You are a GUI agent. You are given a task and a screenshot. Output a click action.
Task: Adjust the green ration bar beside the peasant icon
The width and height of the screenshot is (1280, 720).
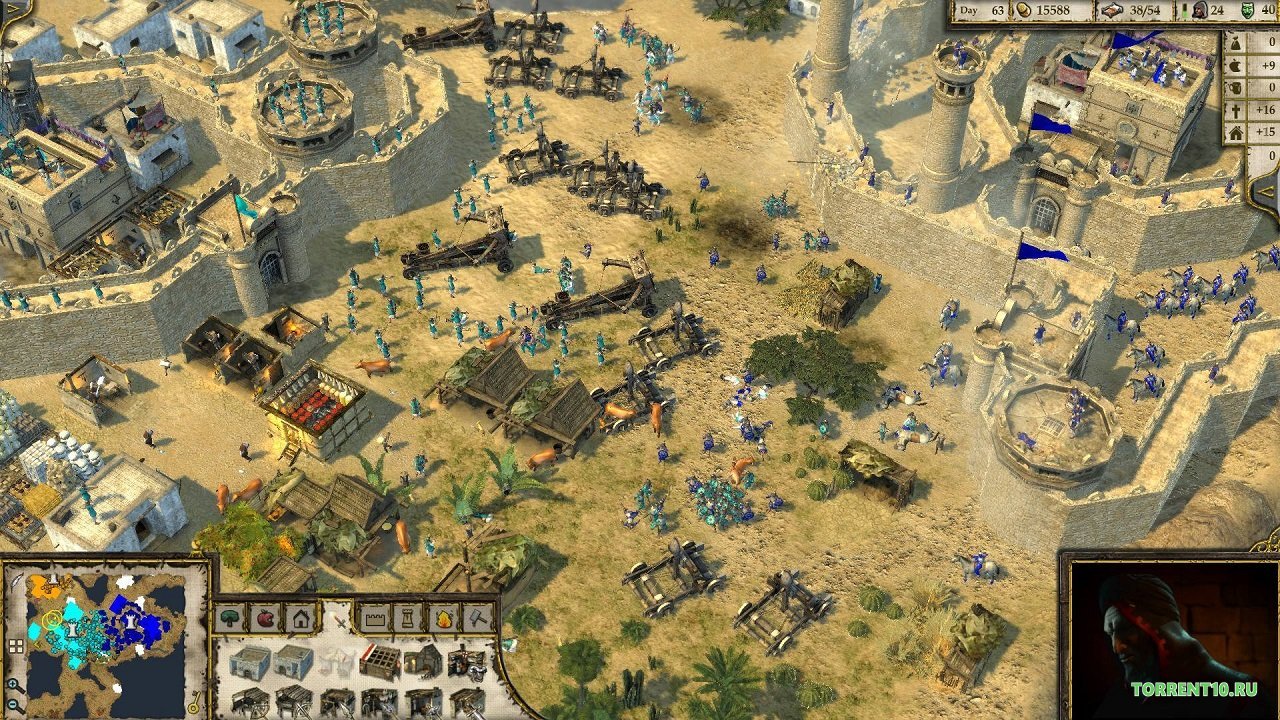1183,11
